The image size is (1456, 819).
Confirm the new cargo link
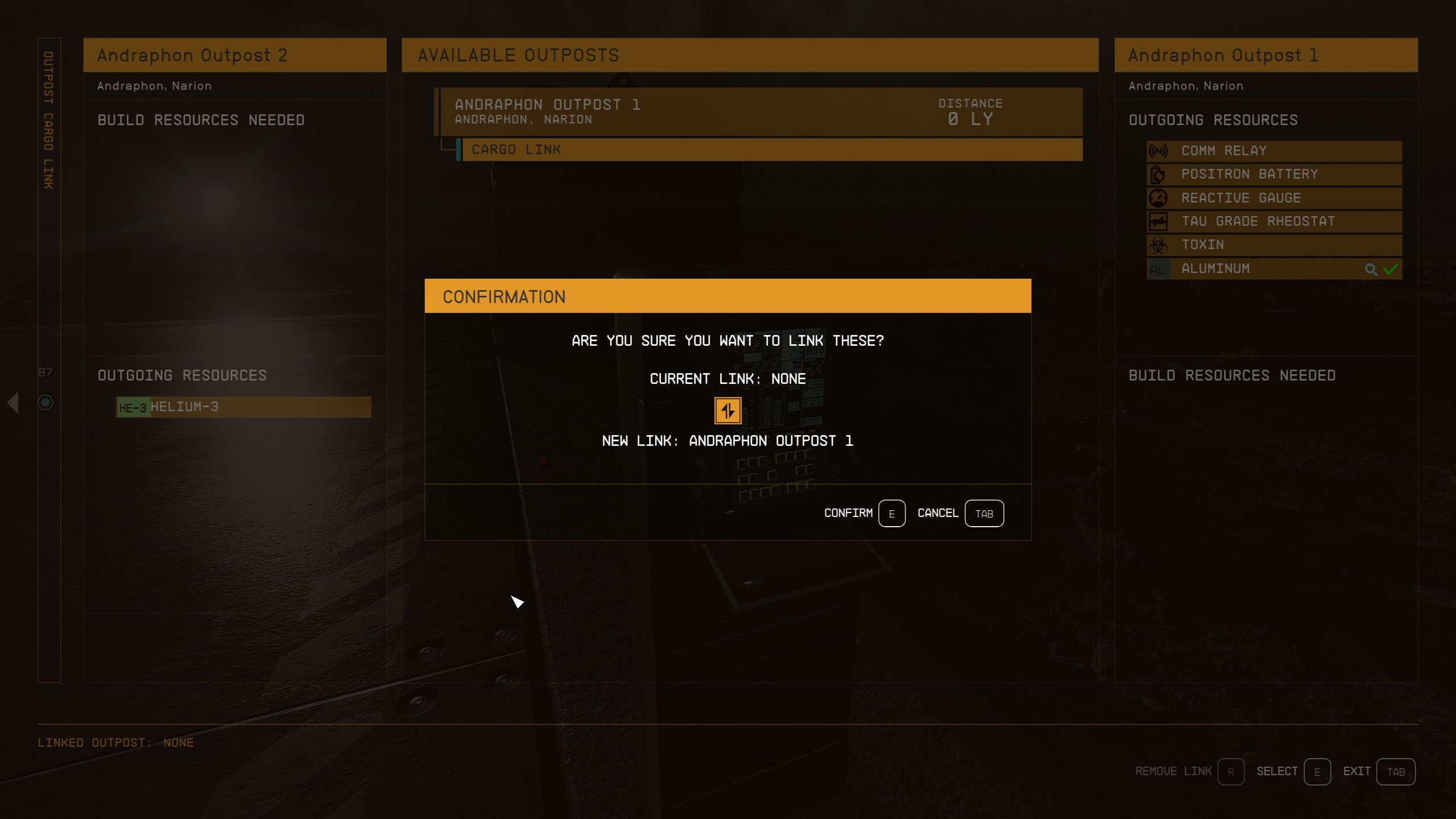[x=891, y=513]
